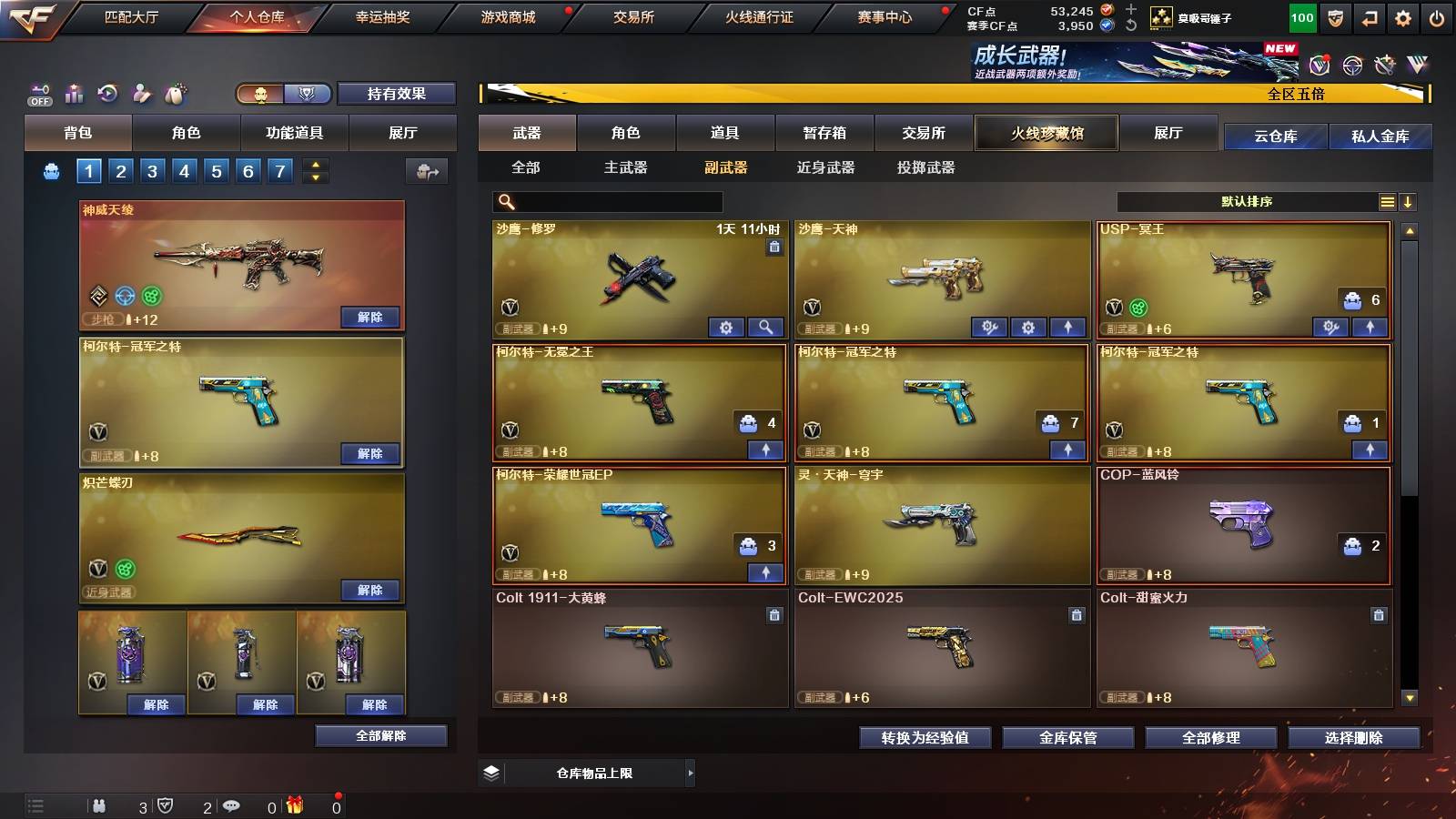This screenshot has width=1456, height=819.
Task: Click the repair wrench icon on 沙鹰-天神
Action: [x=989, y=326]
